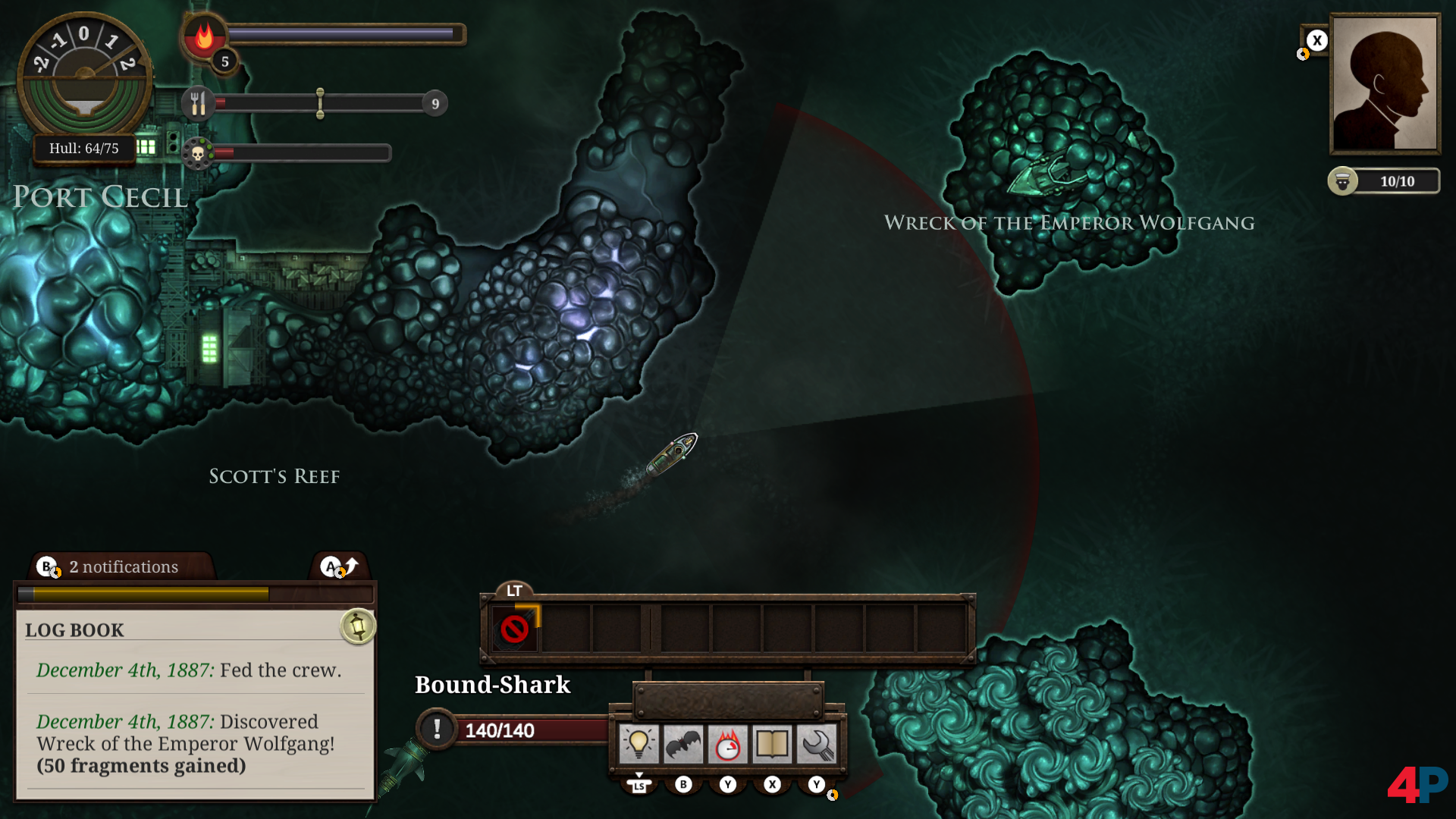The height and width of the screenshot is (819, 1456).
Task: Select the fuel flame icon
Action: click(204, 36)
